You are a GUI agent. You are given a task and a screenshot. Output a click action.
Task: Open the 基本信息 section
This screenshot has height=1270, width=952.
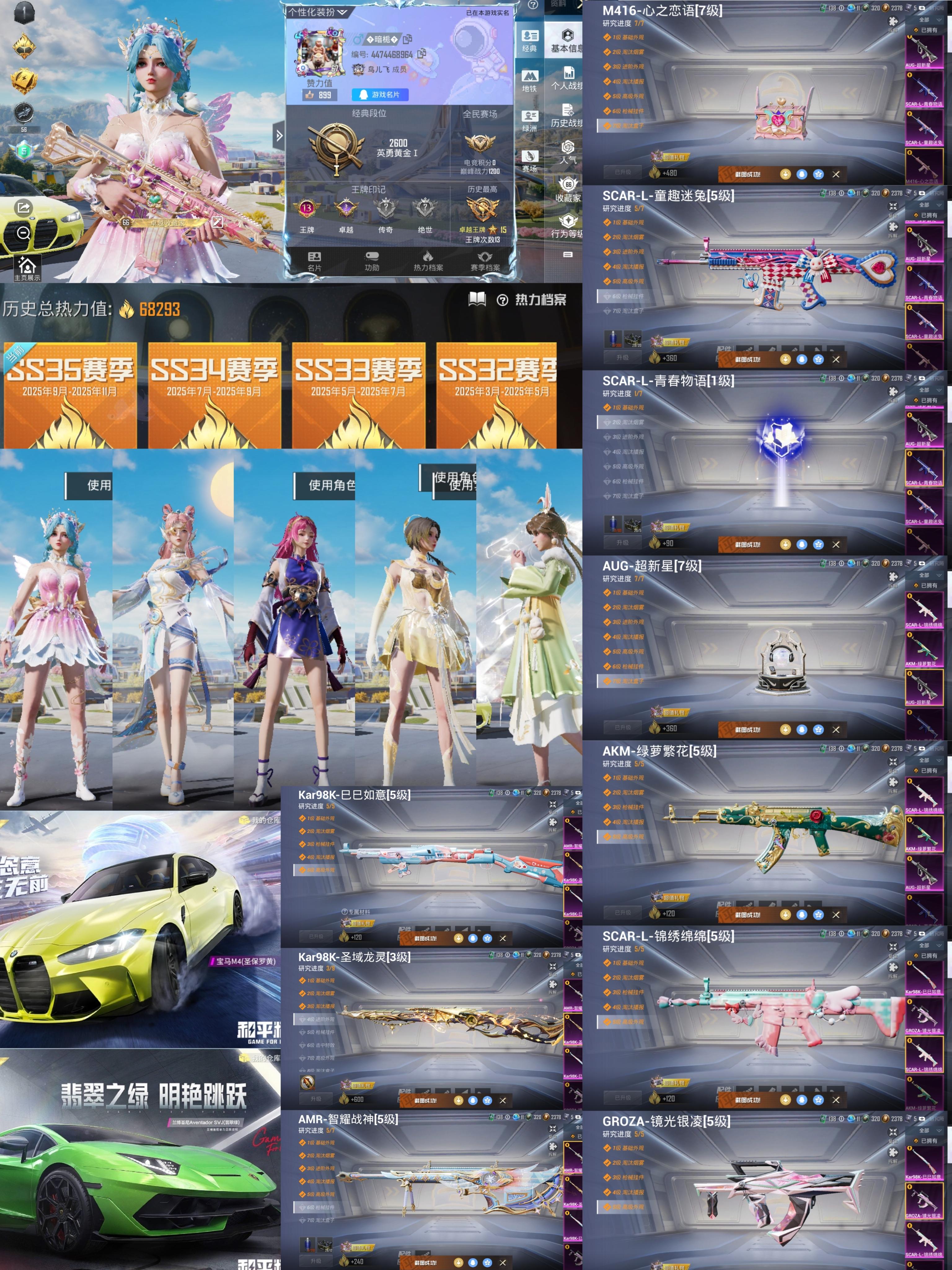[x=567, y=41]
